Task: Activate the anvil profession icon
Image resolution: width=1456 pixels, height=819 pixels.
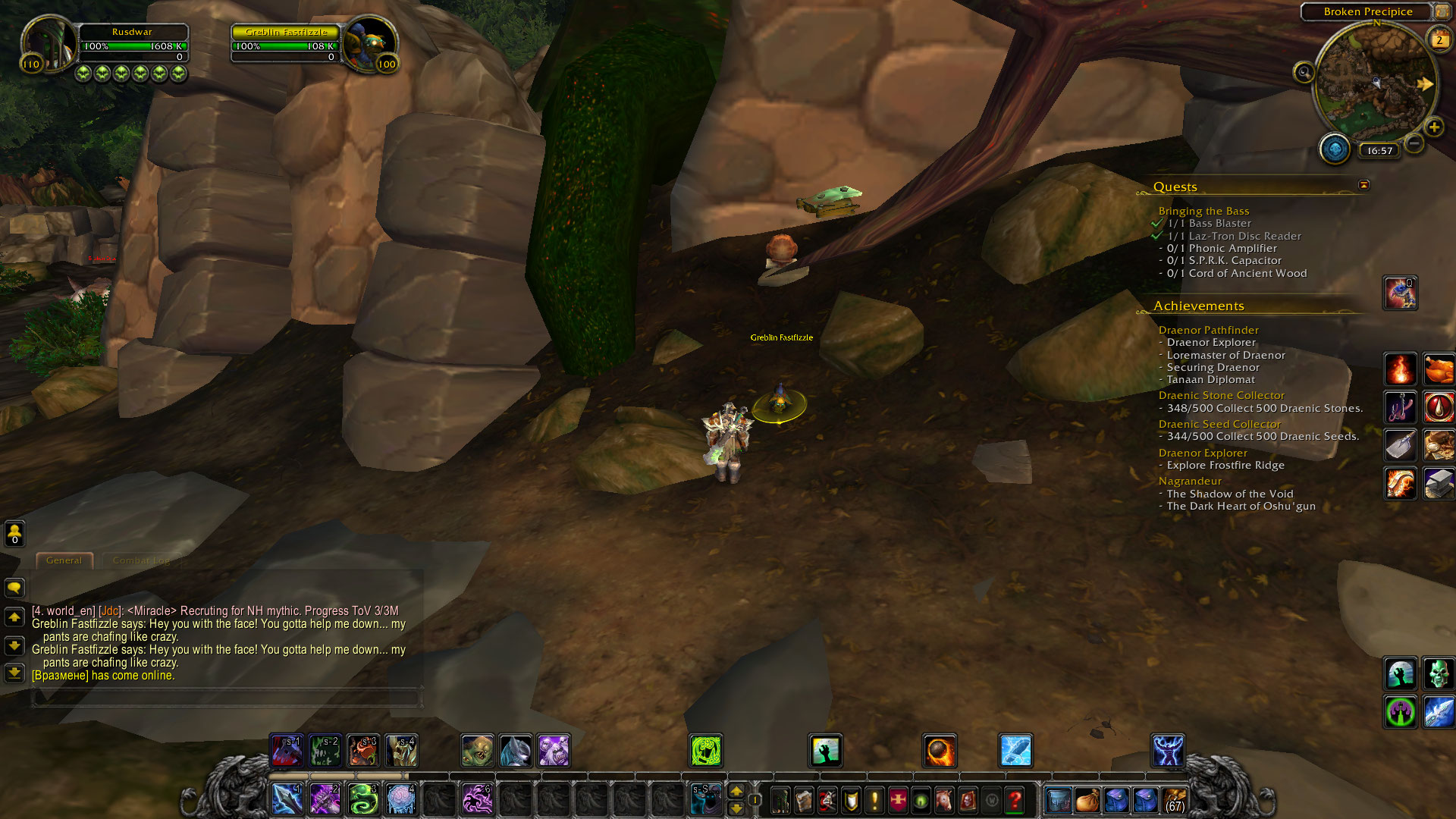Action: click(x=1438, y=483)
